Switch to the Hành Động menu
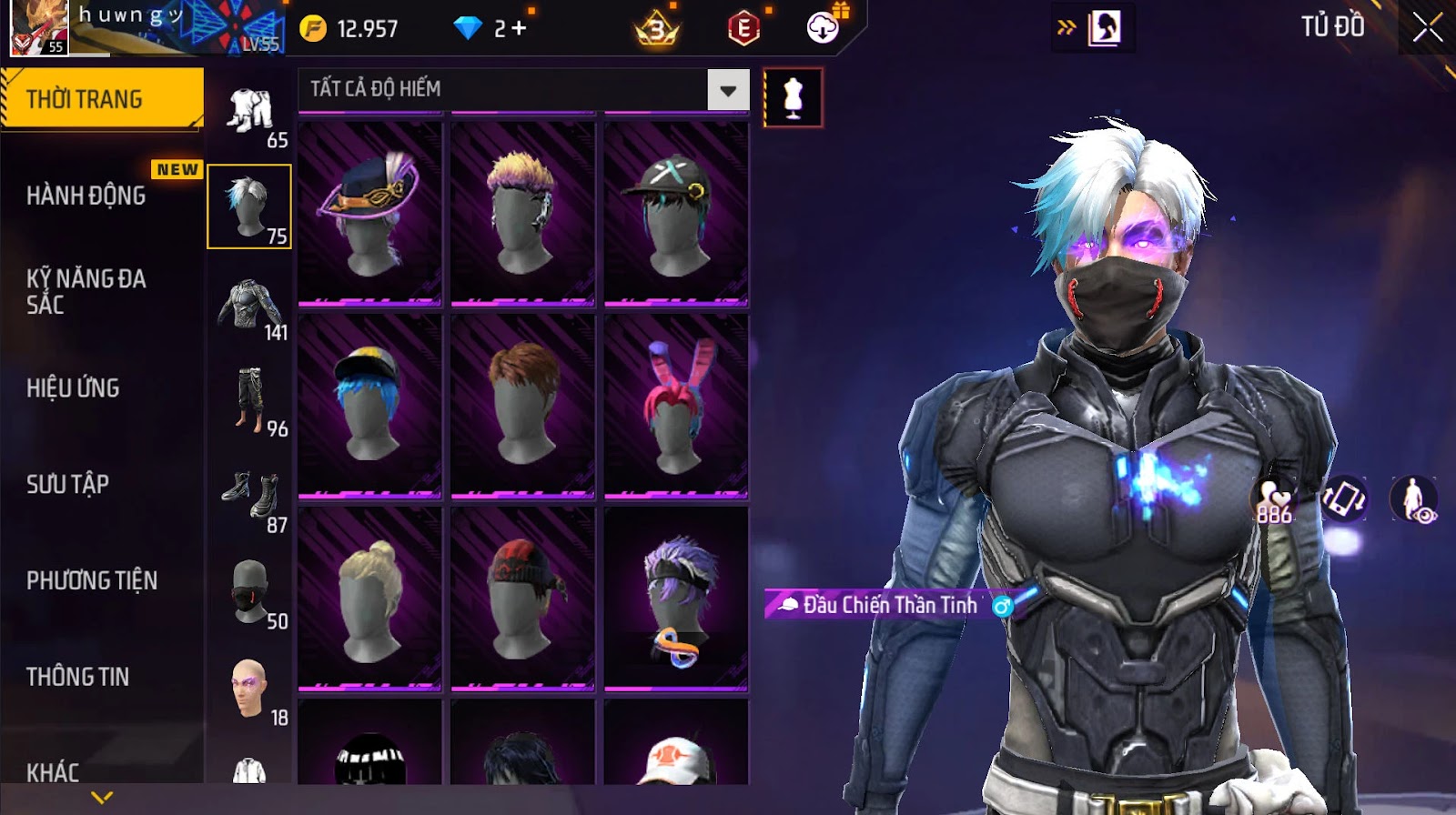The height and width of the screenshot is (815, 1456). (x=86, y=195)
